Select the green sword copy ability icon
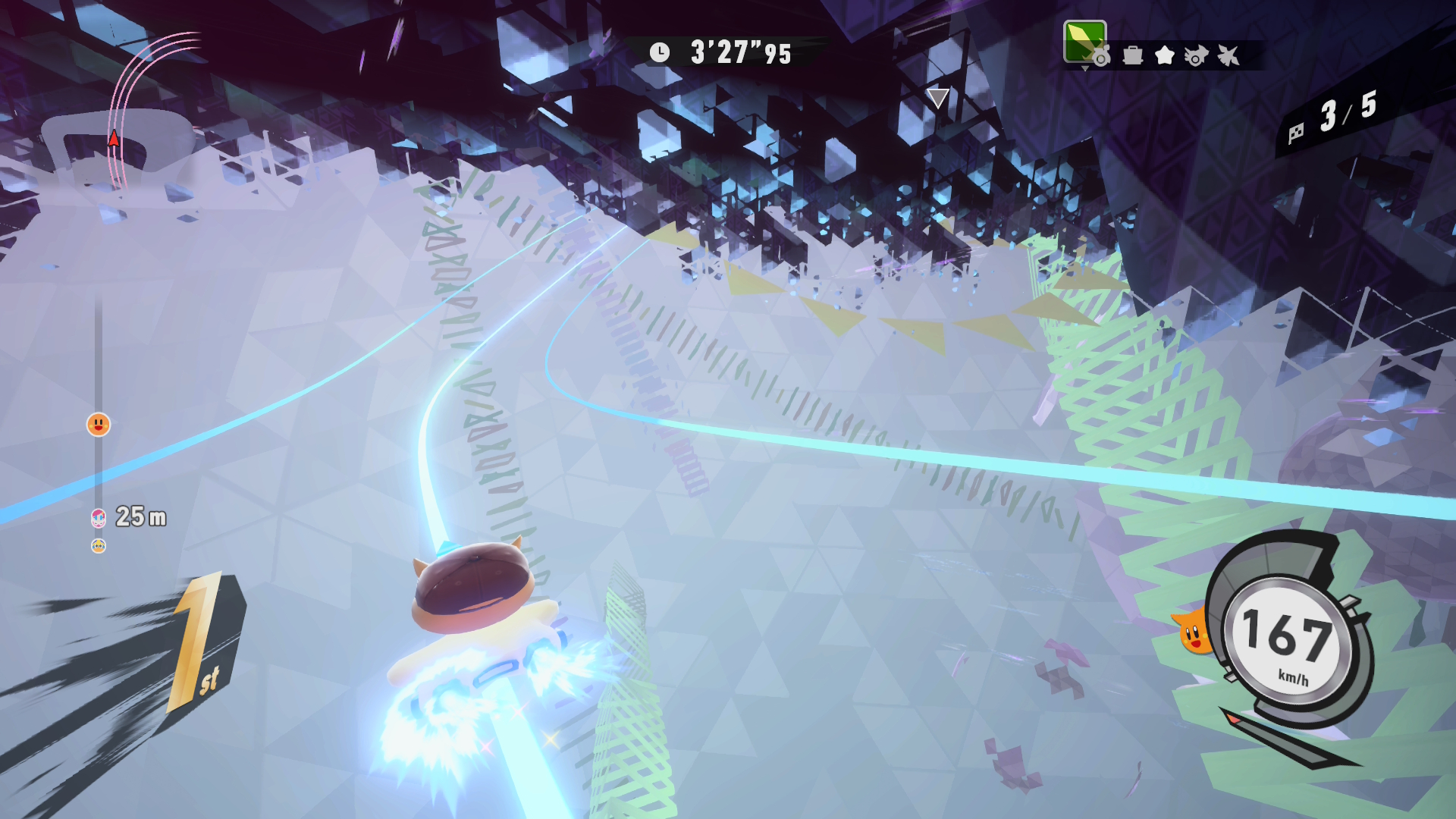 click(1084, 42)
